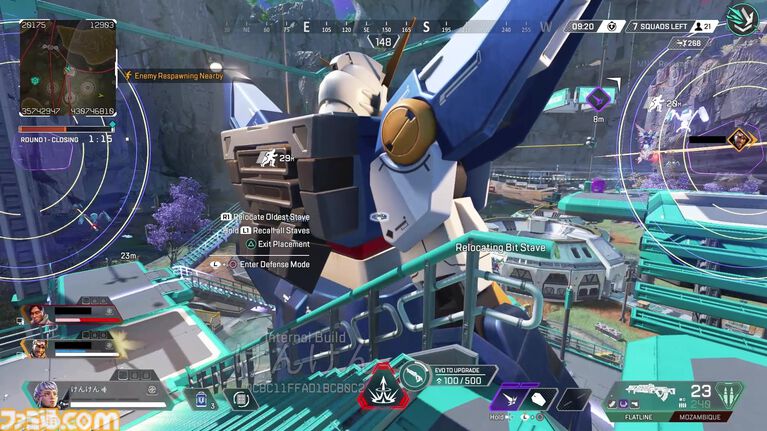Select the purple diamond ping marker
767x431 pixels.
tap(598, 98)
